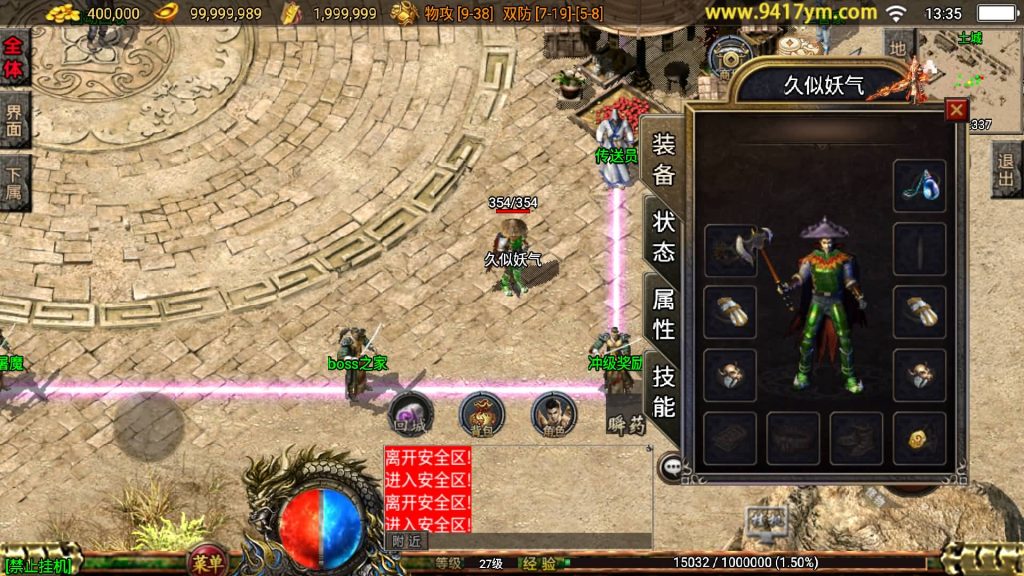Screen dimensions: 1024x576
Task: Open the 下属 subordinates button
Action: (x=14, y=183)
